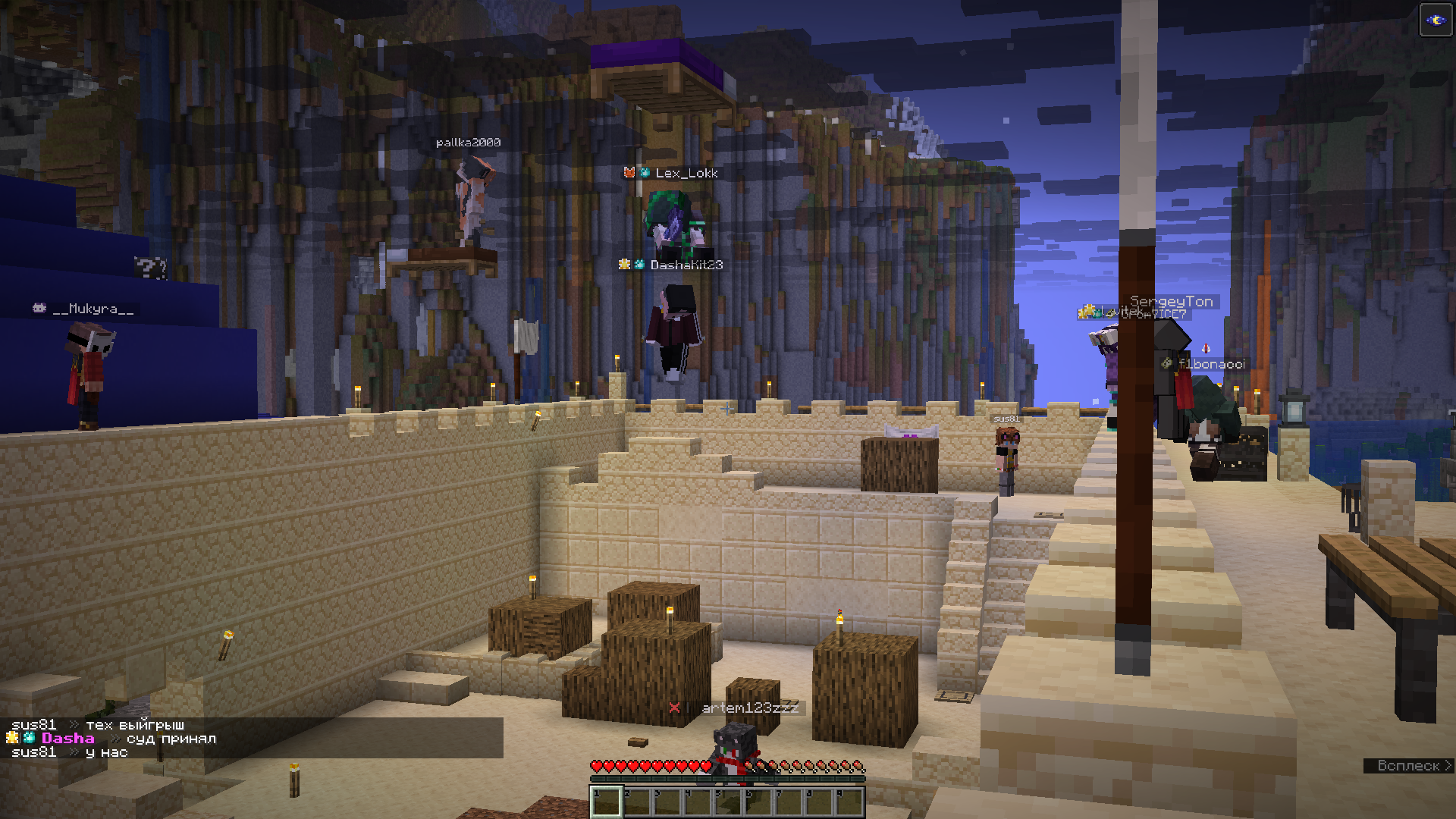
Task: Select the highlighted hotbar slot 1
Action: pos(606,802)
